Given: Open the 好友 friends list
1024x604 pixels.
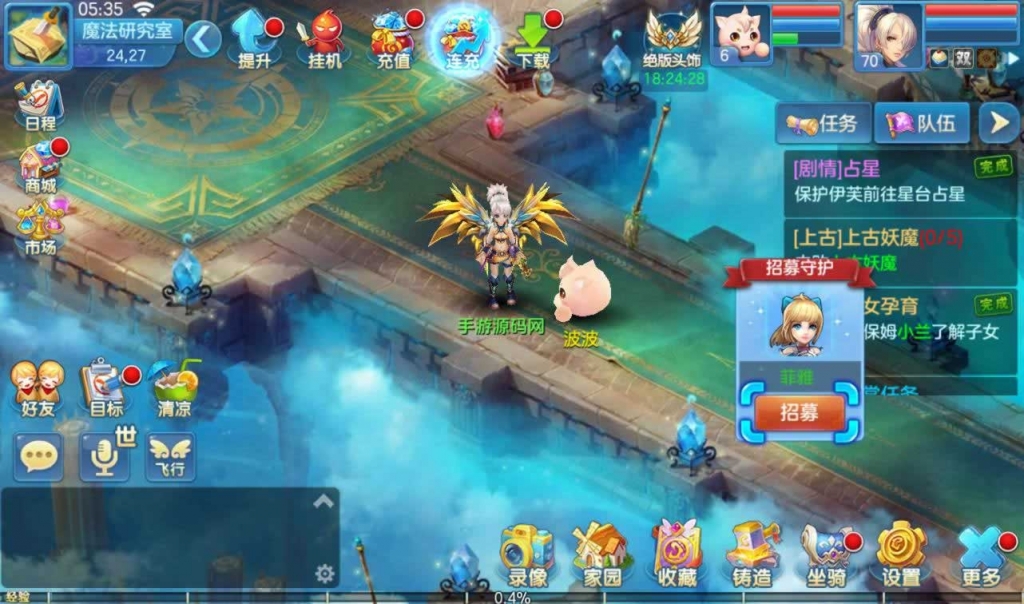Looking at the screenshot, I should point(37,388).
